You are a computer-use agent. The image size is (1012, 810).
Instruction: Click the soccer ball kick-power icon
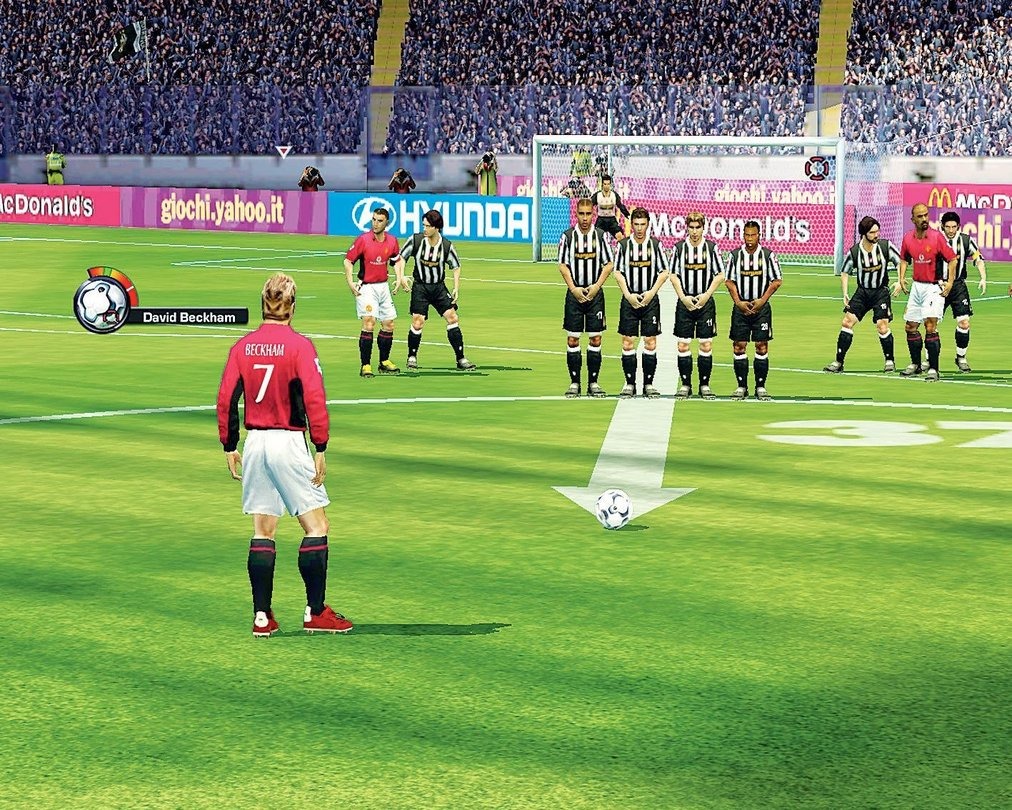tap(102, 302)
